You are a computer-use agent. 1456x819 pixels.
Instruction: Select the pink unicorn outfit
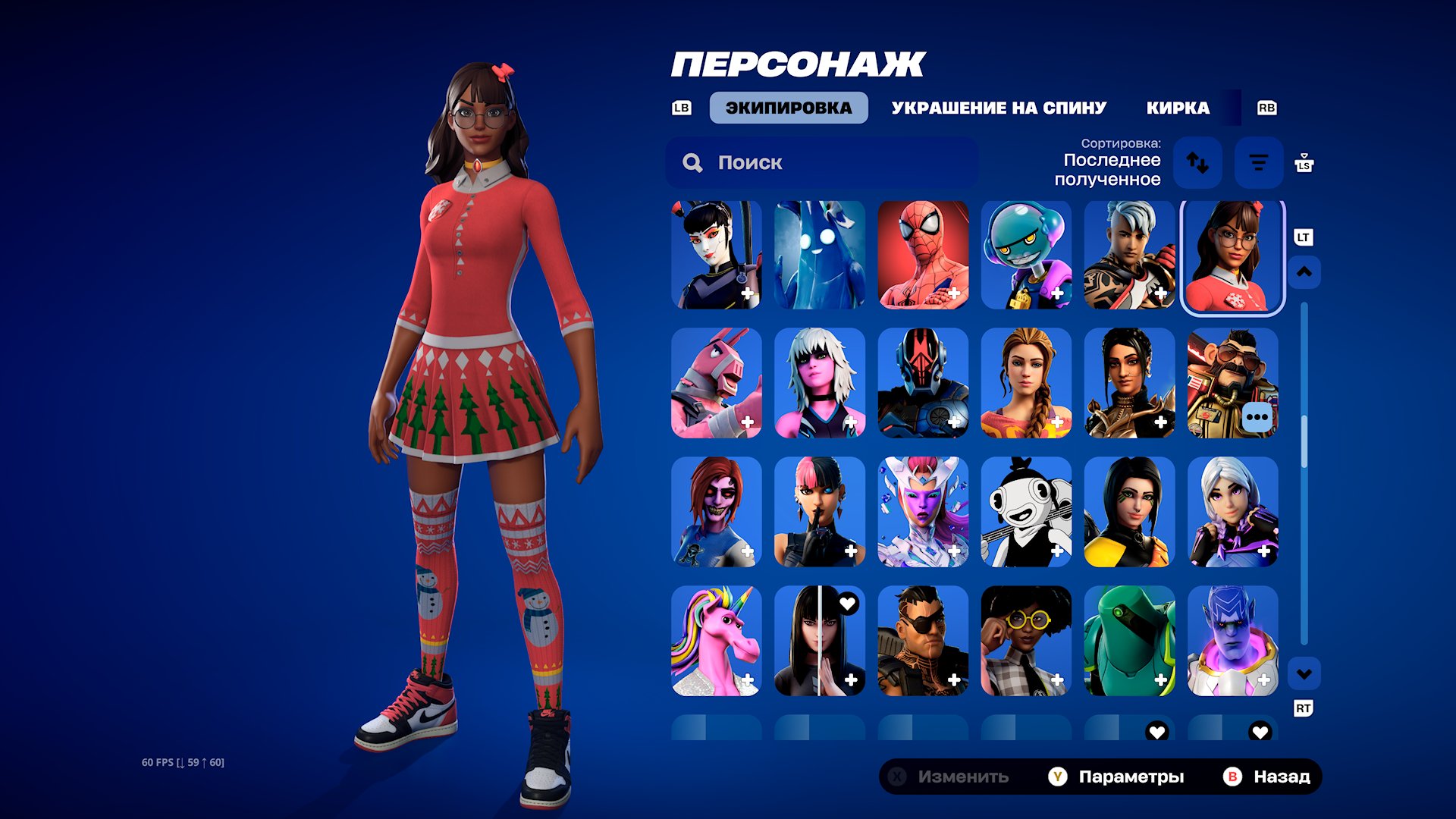coord(716,642)
